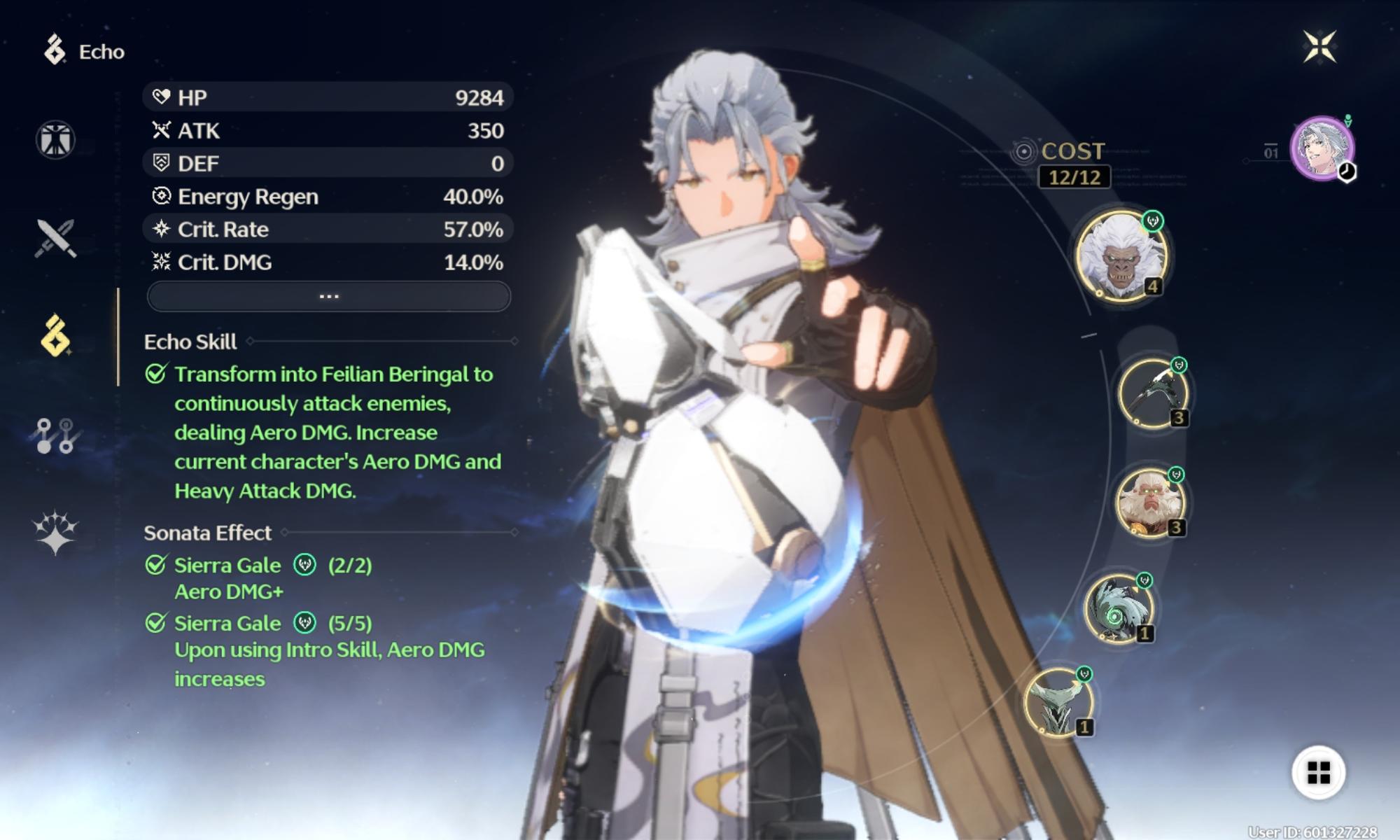Select the Feilian Beringal cost 4 echo
The width and height of the screenshot is (1400, 840).
(x=1121, y=255)
